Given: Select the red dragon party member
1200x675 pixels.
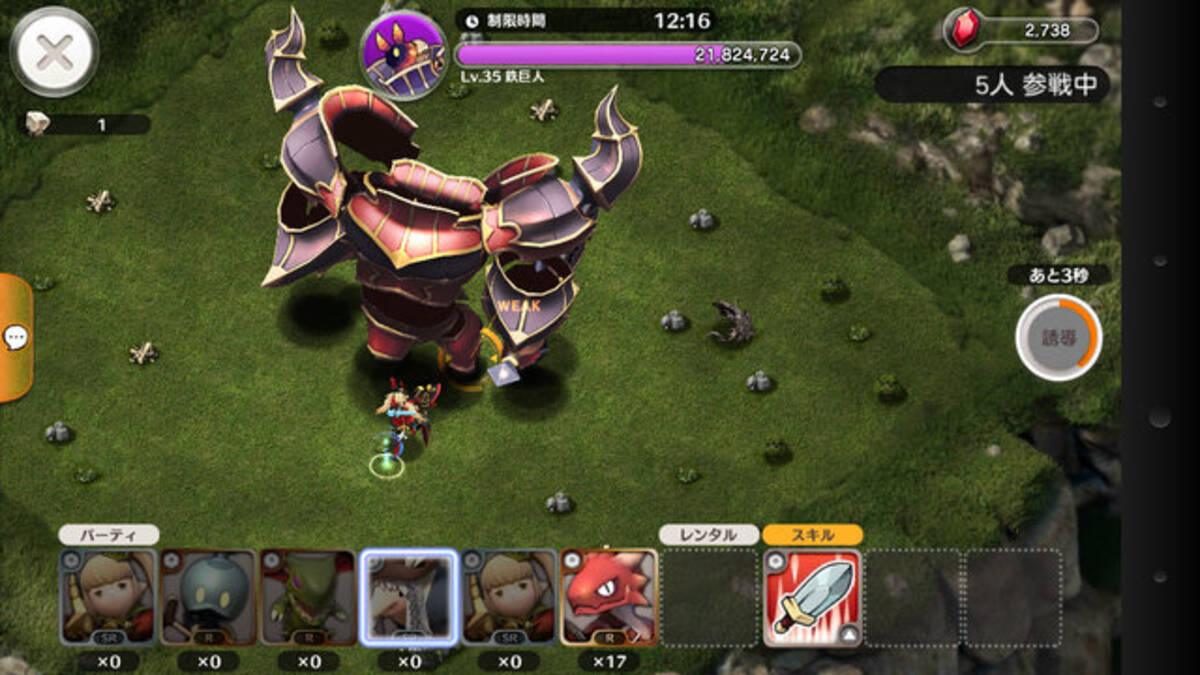Looking at the screenshot, I should point(609,597).
